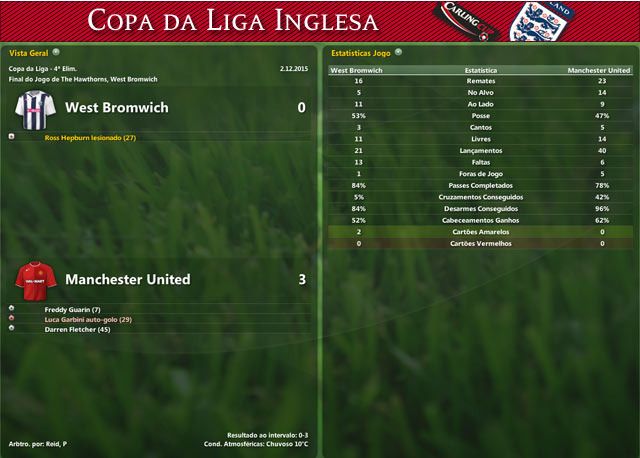View goalscorer Freddy Guarin's profile

click(x=73, y=309)
